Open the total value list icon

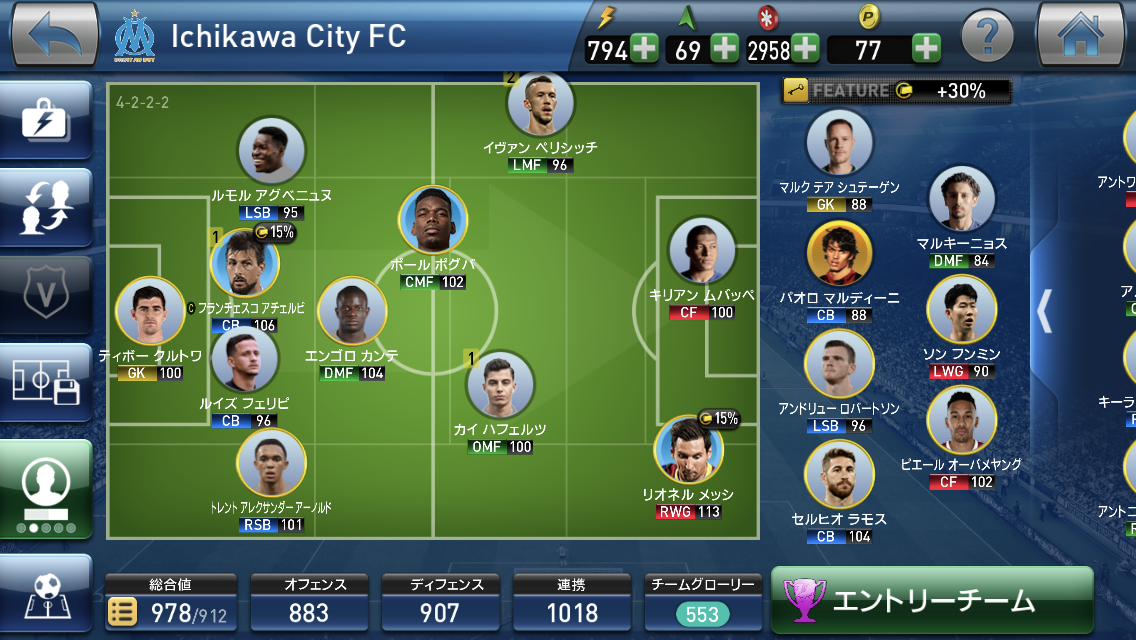[123, 612]
